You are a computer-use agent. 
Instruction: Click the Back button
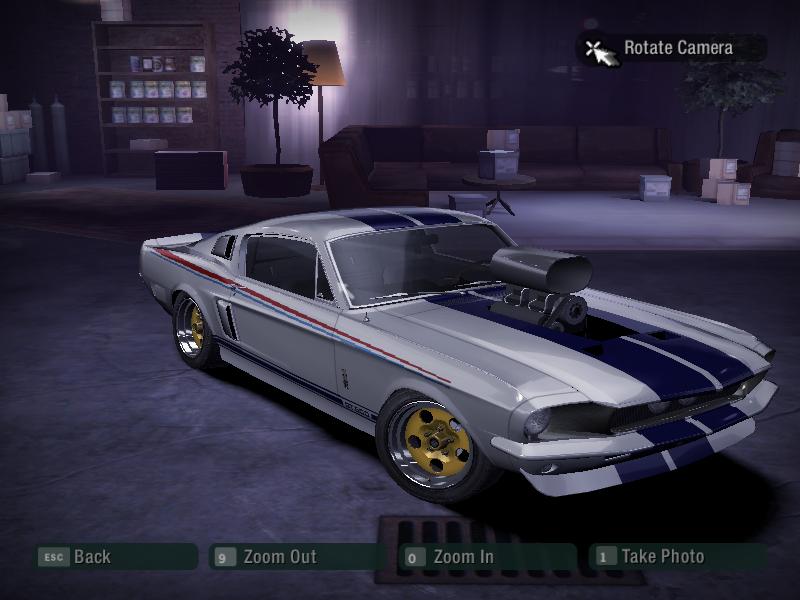[x=91, y=557]
